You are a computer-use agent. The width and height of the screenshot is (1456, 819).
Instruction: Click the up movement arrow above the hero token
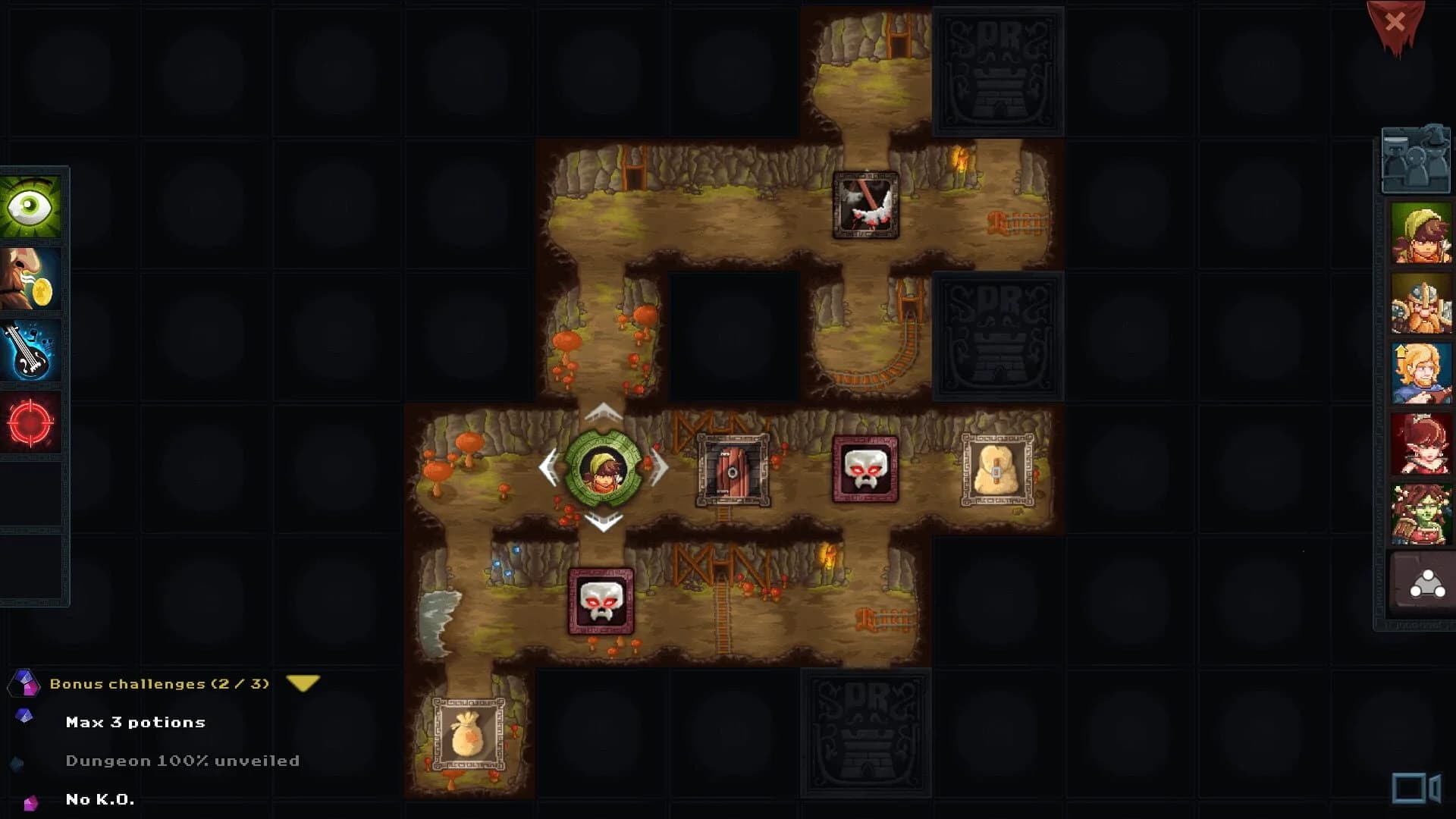603,413
